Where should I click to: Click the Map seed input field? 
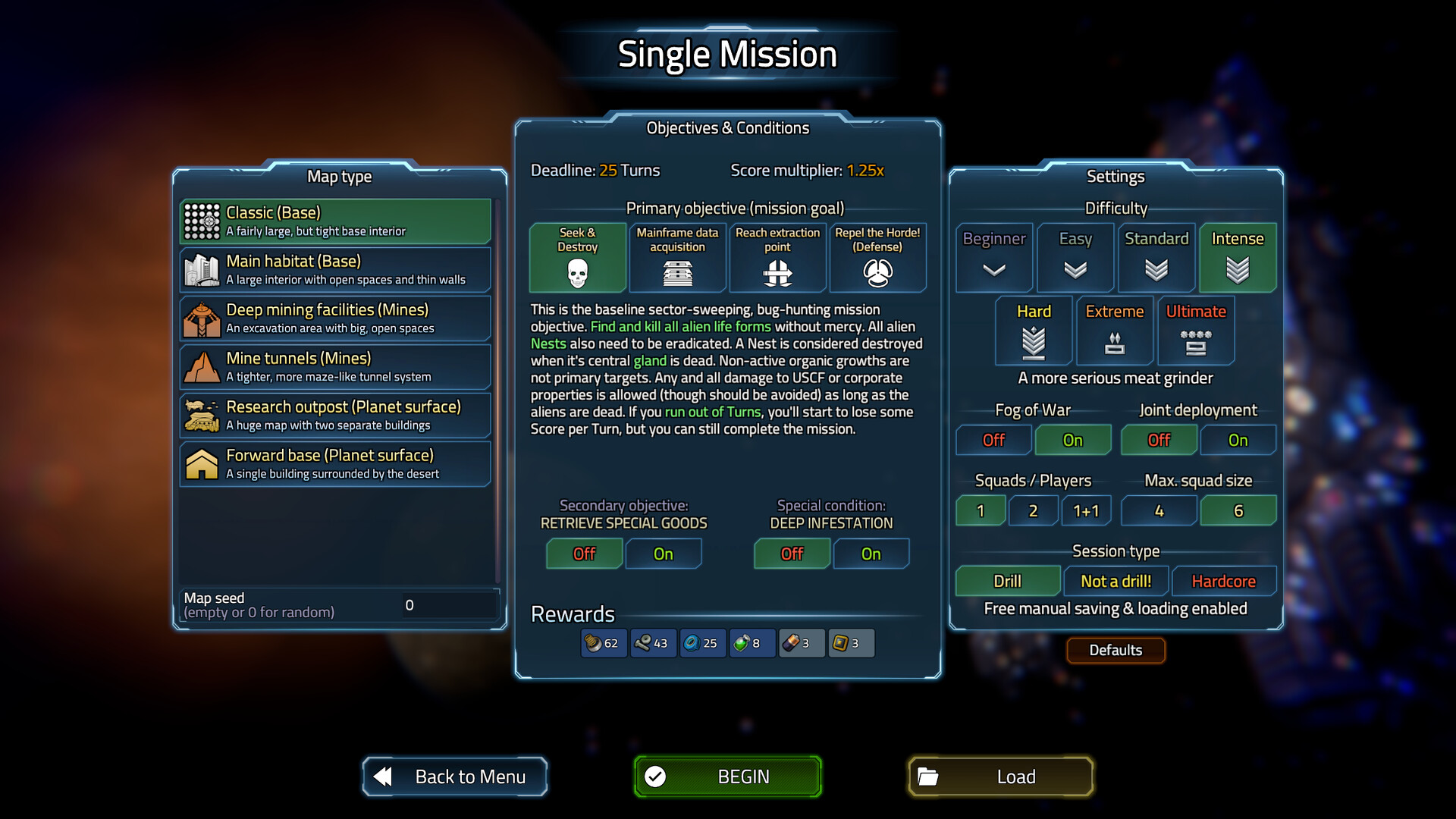click(447, 604)
